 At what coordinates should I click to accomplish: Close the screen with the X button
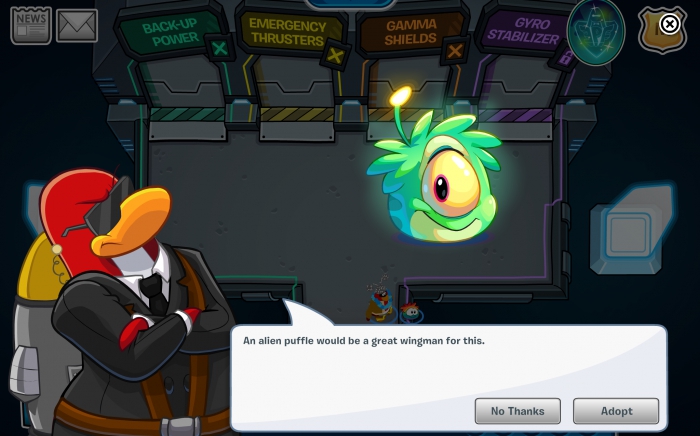click(670, 23)
